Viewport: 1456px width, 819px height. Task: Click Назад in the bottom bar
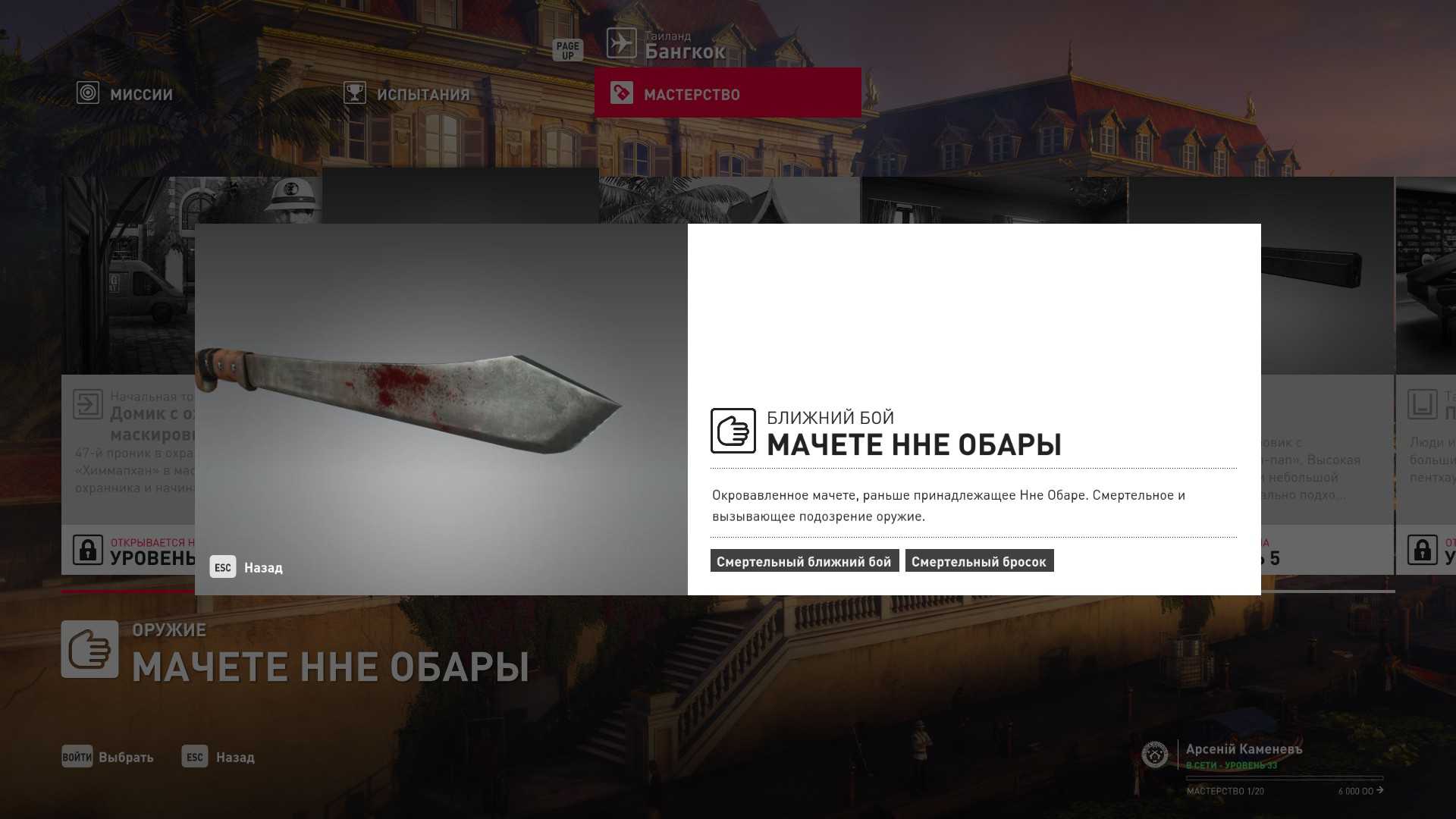[218, 757]
